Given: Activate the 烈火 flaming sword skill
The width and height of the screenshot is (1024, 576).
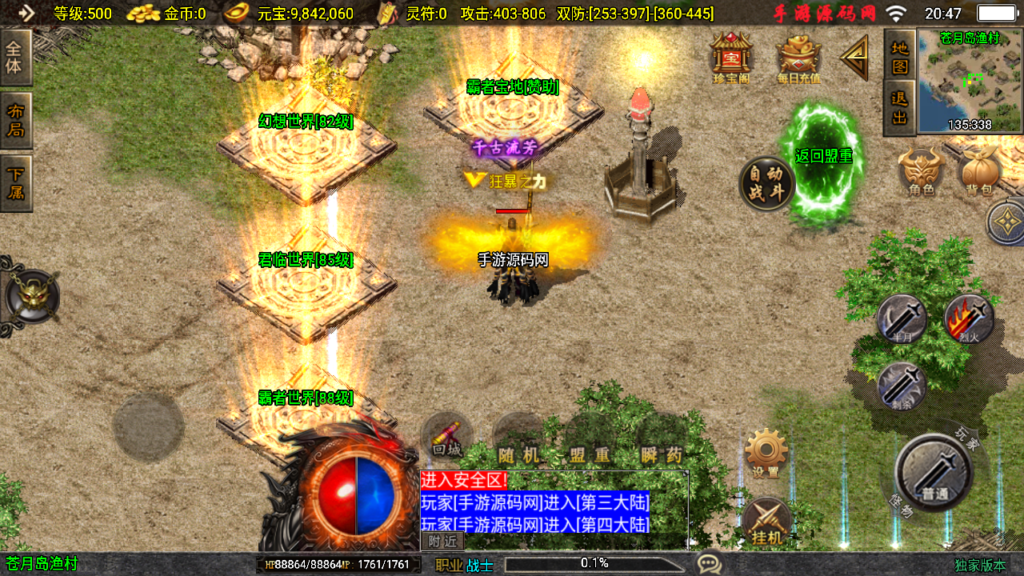Looking at the screenshot, I should [x=968, y=318].
